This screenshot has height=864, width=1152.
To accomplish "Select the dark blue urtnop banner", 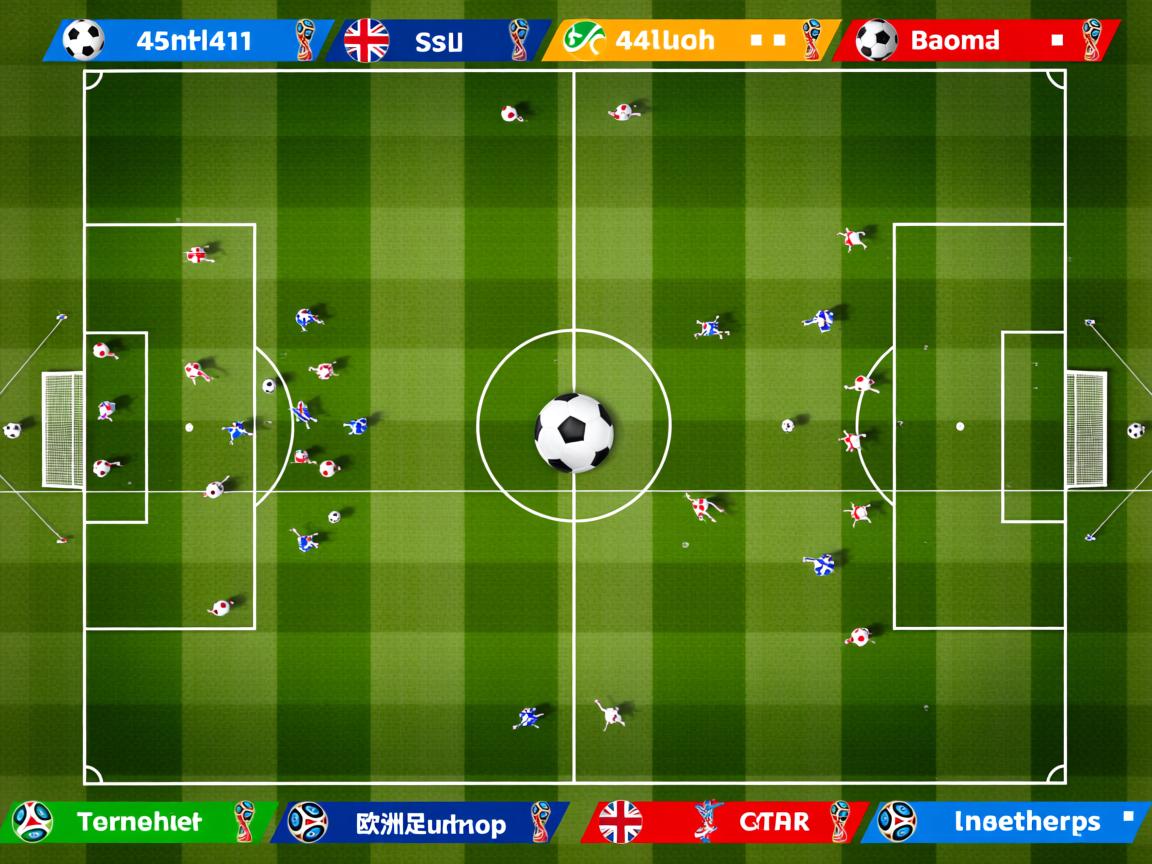I will [420, 822].
